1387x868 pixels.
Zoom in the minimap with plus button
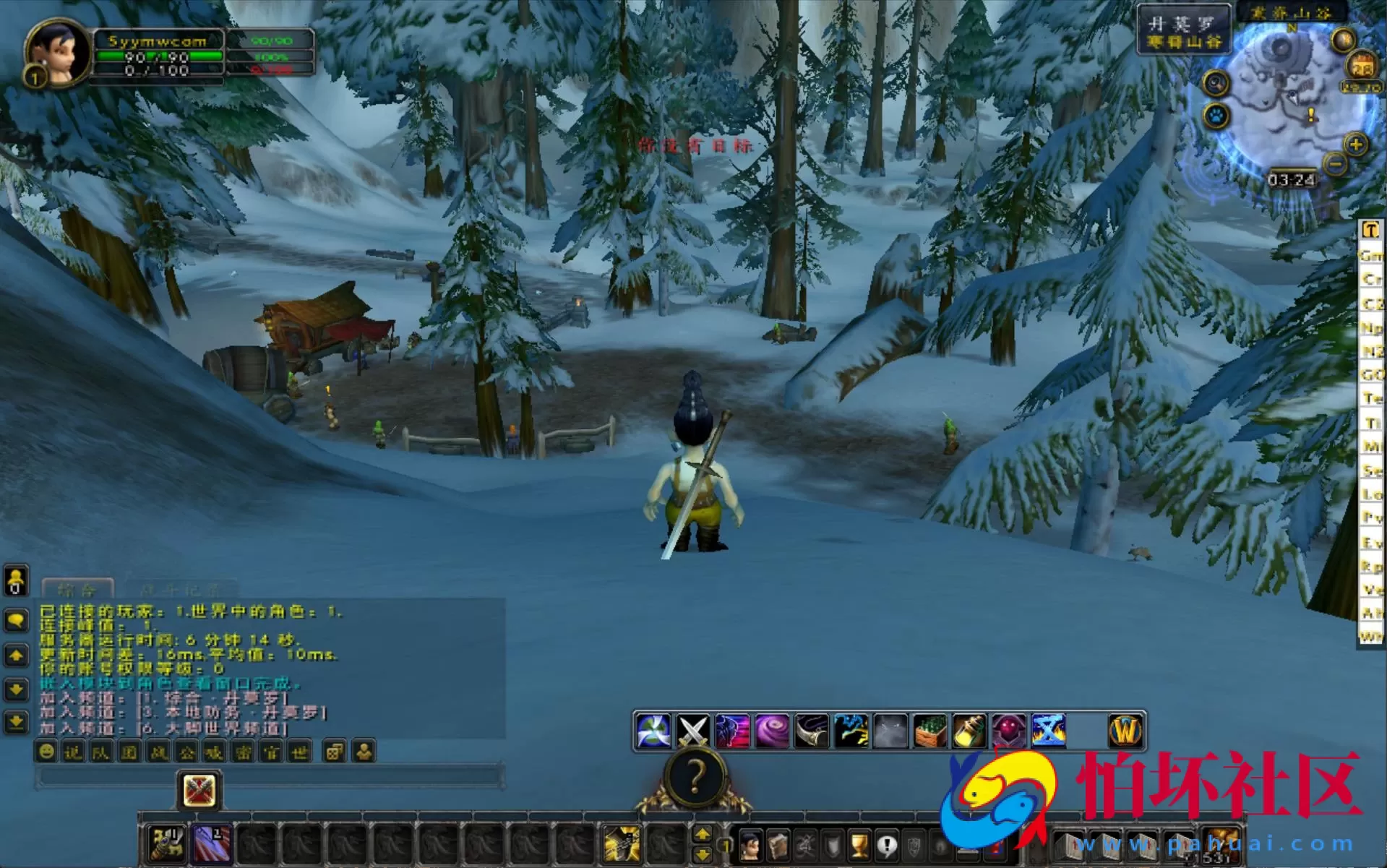pos(1356,145)
